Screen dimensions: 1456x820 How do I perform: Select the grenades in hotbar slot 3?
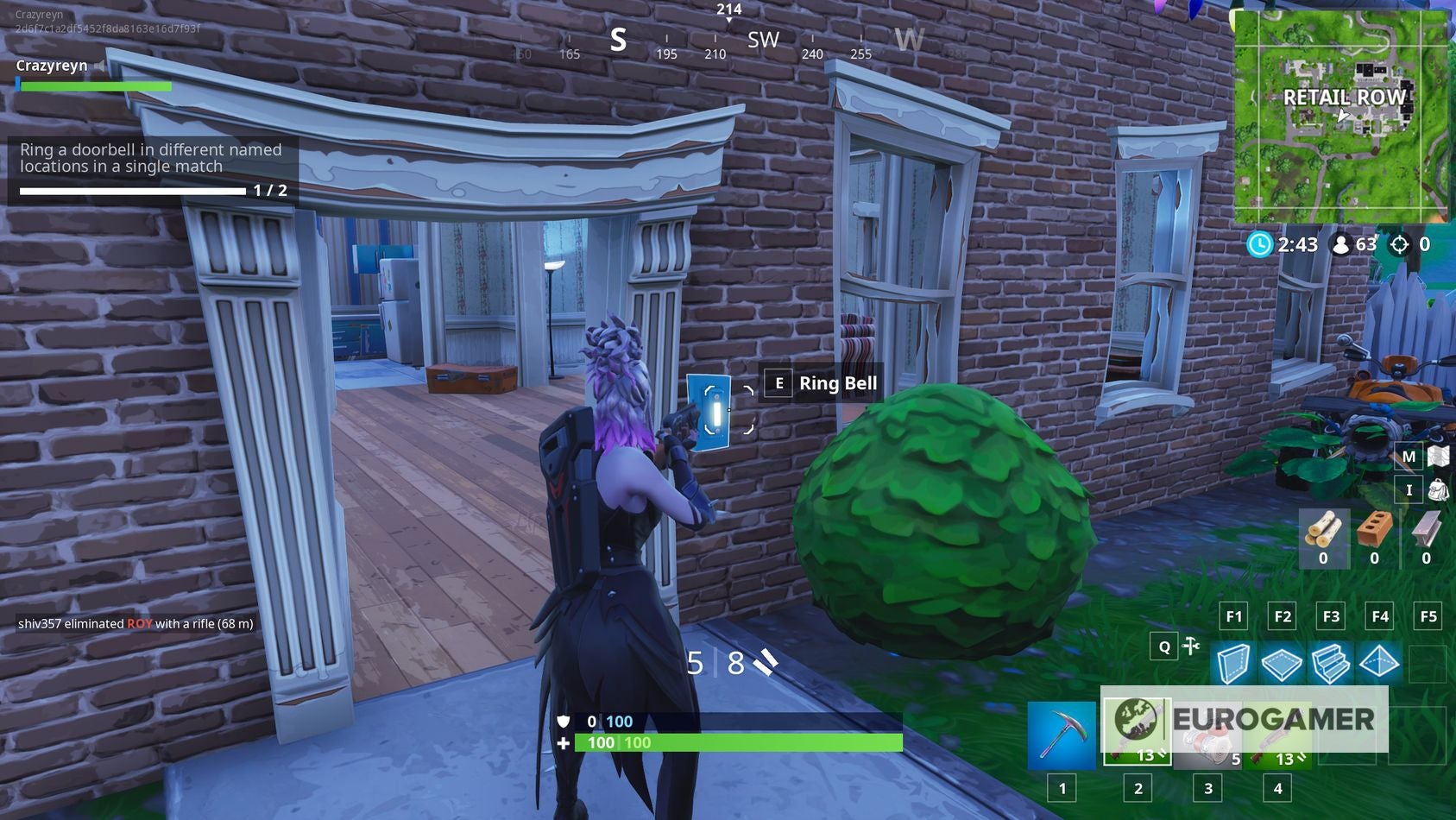click(1207, 735)
